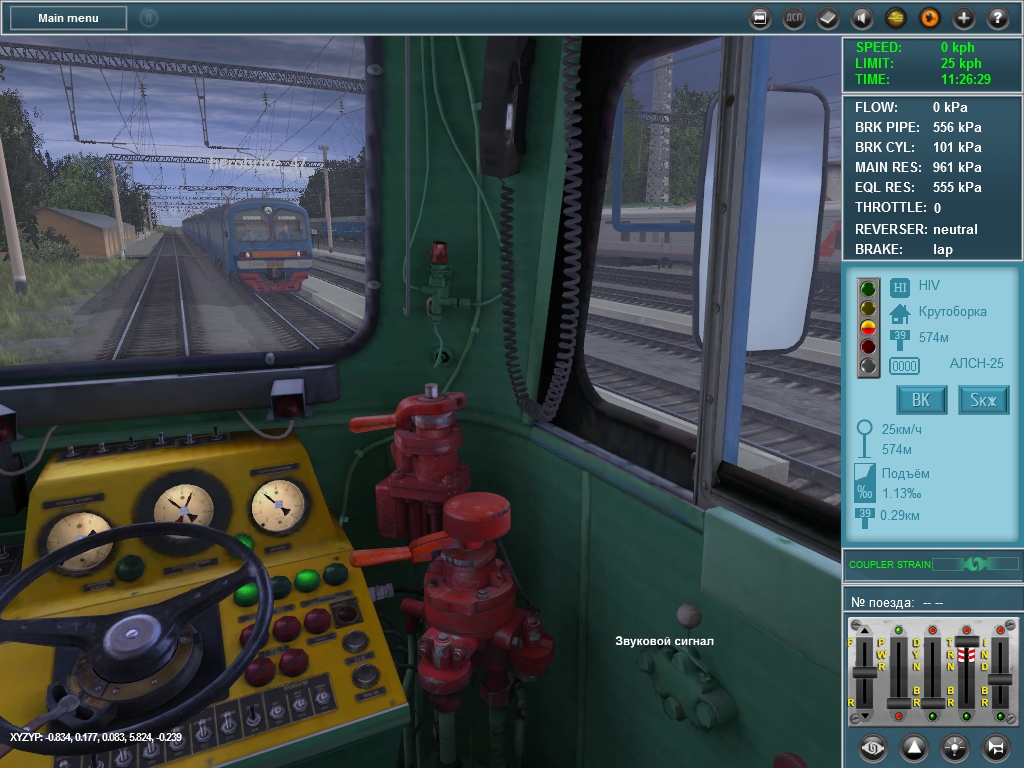The image size is (1024, 768).
Task: Open help with the question mark icon
Action: (x=997, y=17)
